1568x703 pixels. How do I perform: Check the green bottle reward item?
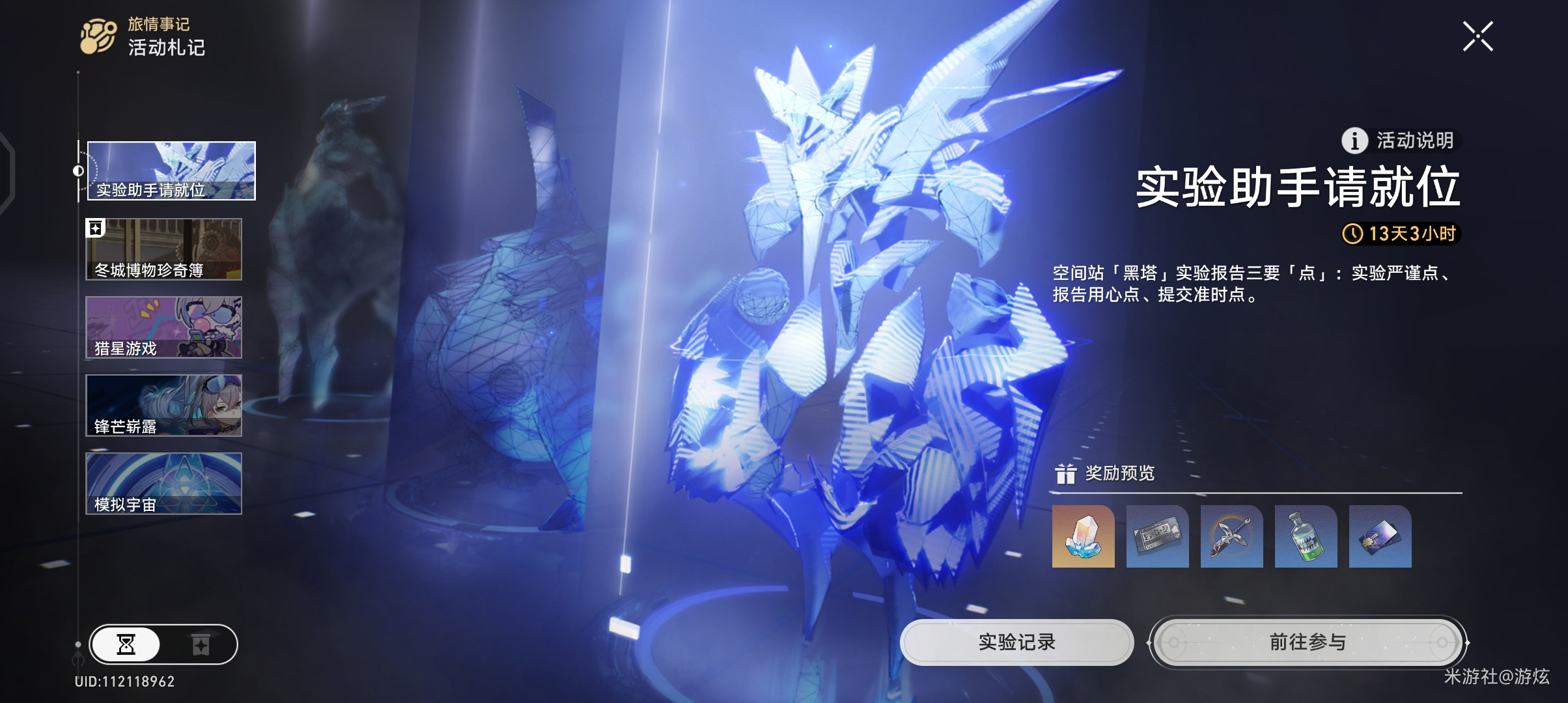[1306, 536]
